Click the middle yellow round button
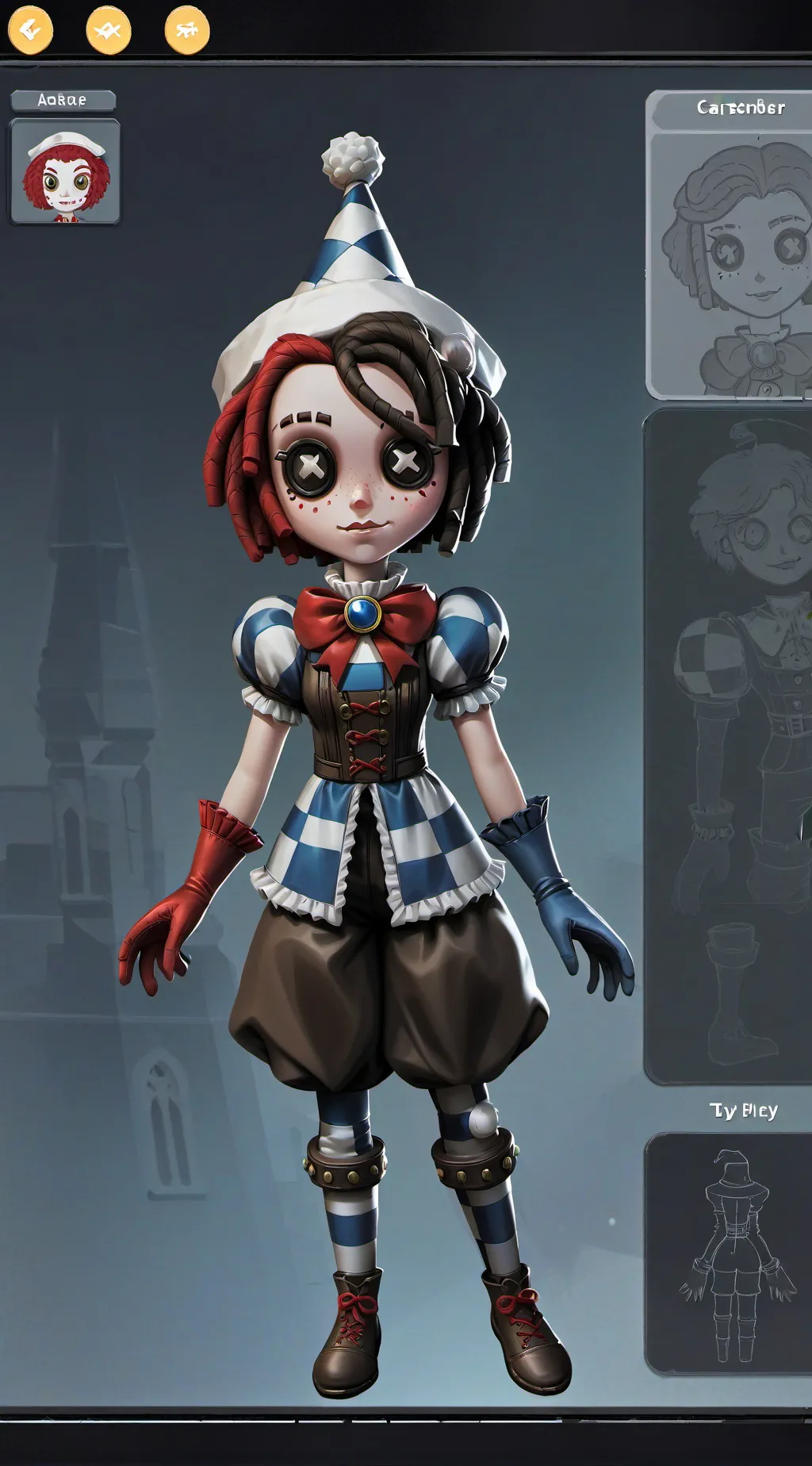This screenshot has height=1466, width=812. [108, 30]
